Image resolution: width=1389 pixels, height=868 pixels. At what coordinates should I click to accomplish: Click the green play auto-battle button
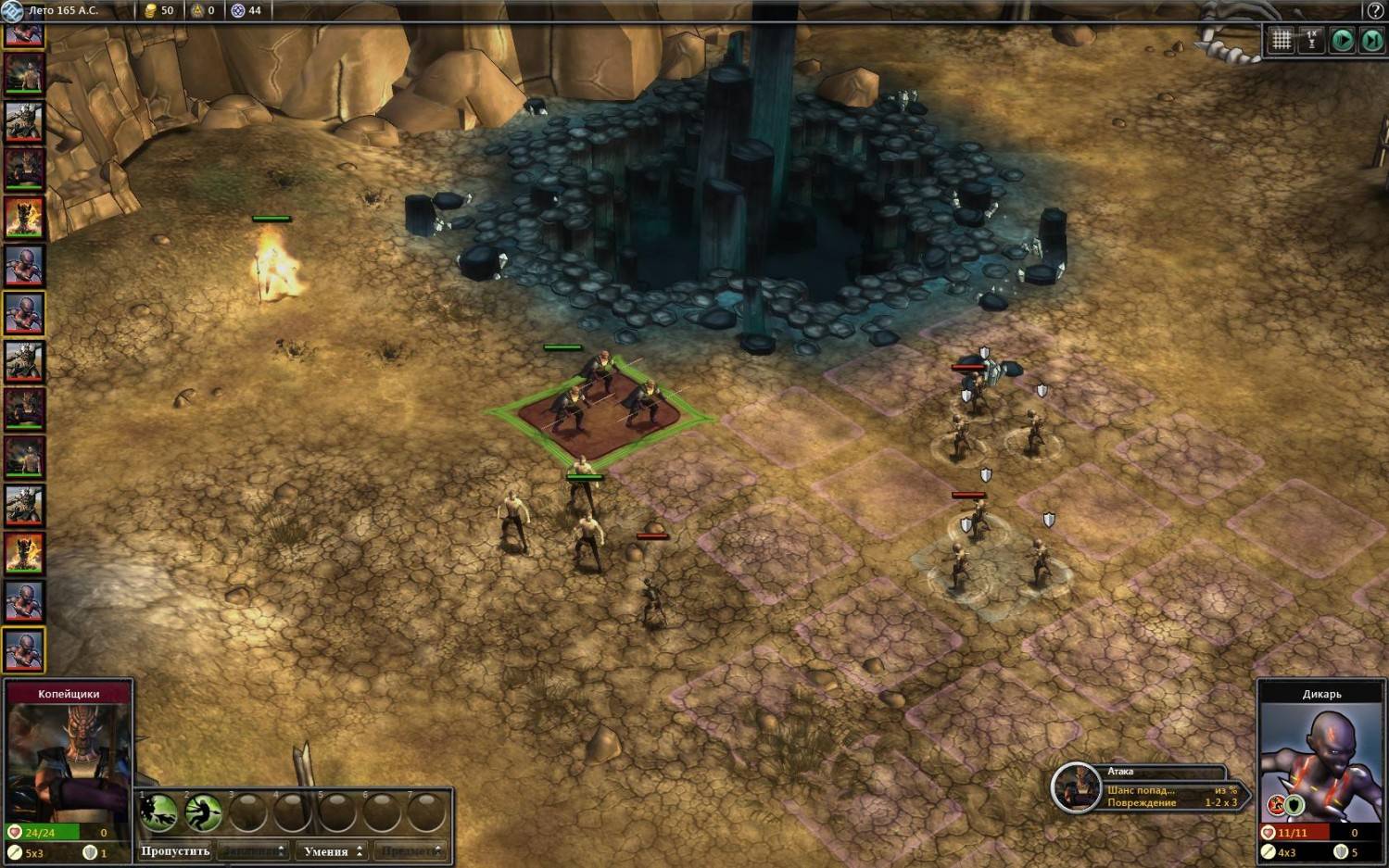(1342, 40)
